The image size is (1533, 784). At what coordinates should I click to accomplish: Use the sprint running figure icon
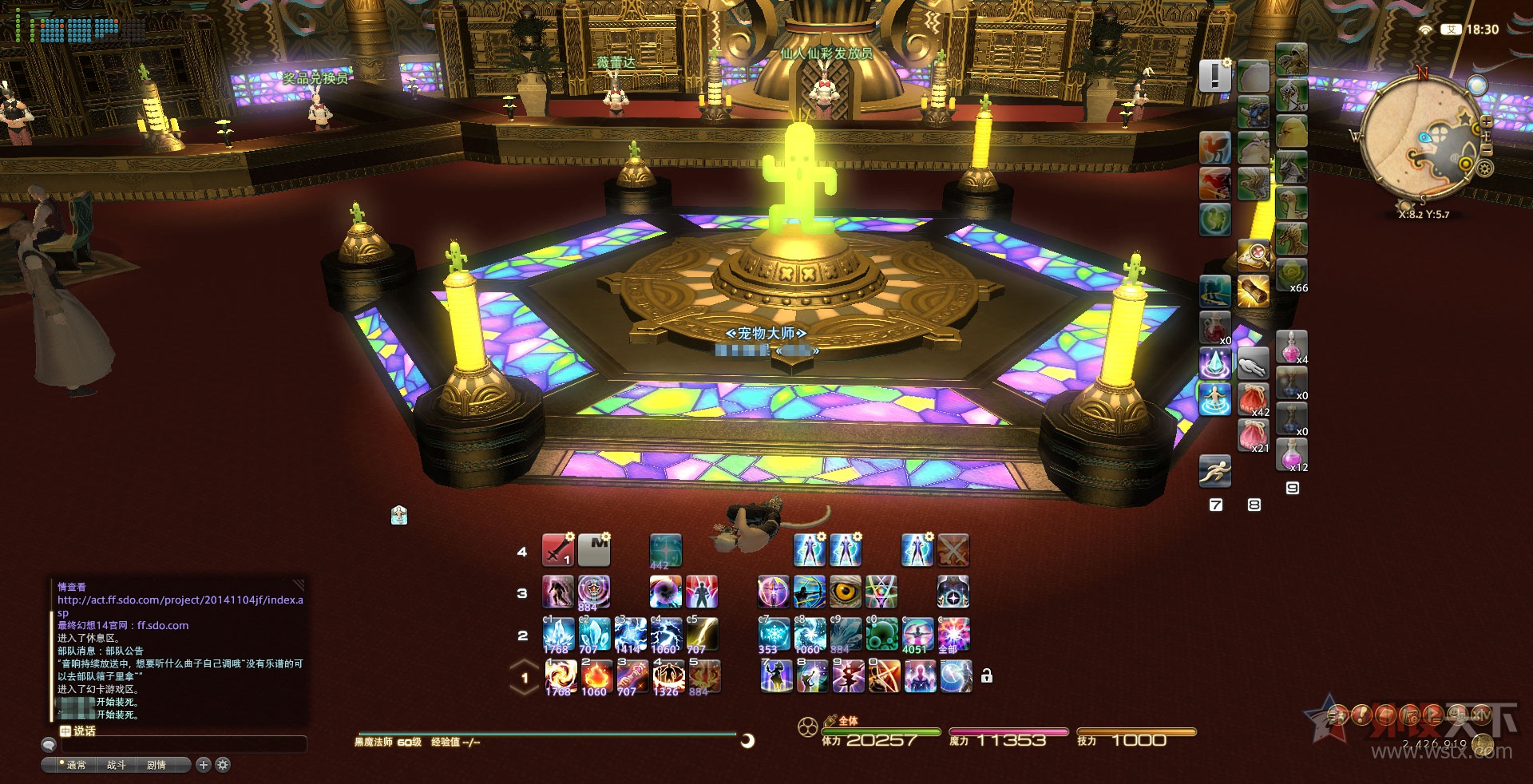tap(1214, 471)
